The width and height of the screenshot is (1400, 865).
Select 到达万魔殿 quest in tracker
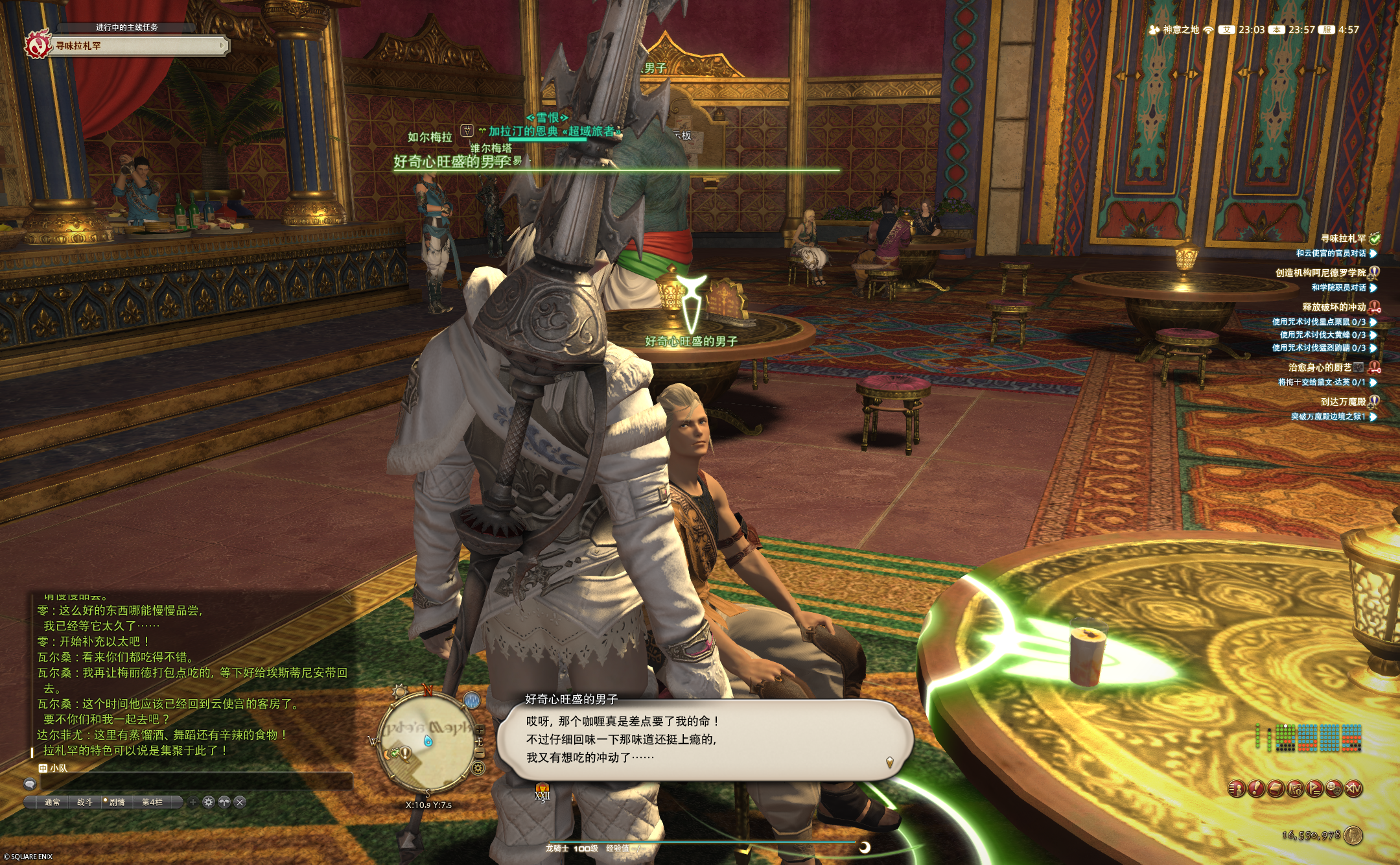pyautogui.click(x=1343, y=402)
